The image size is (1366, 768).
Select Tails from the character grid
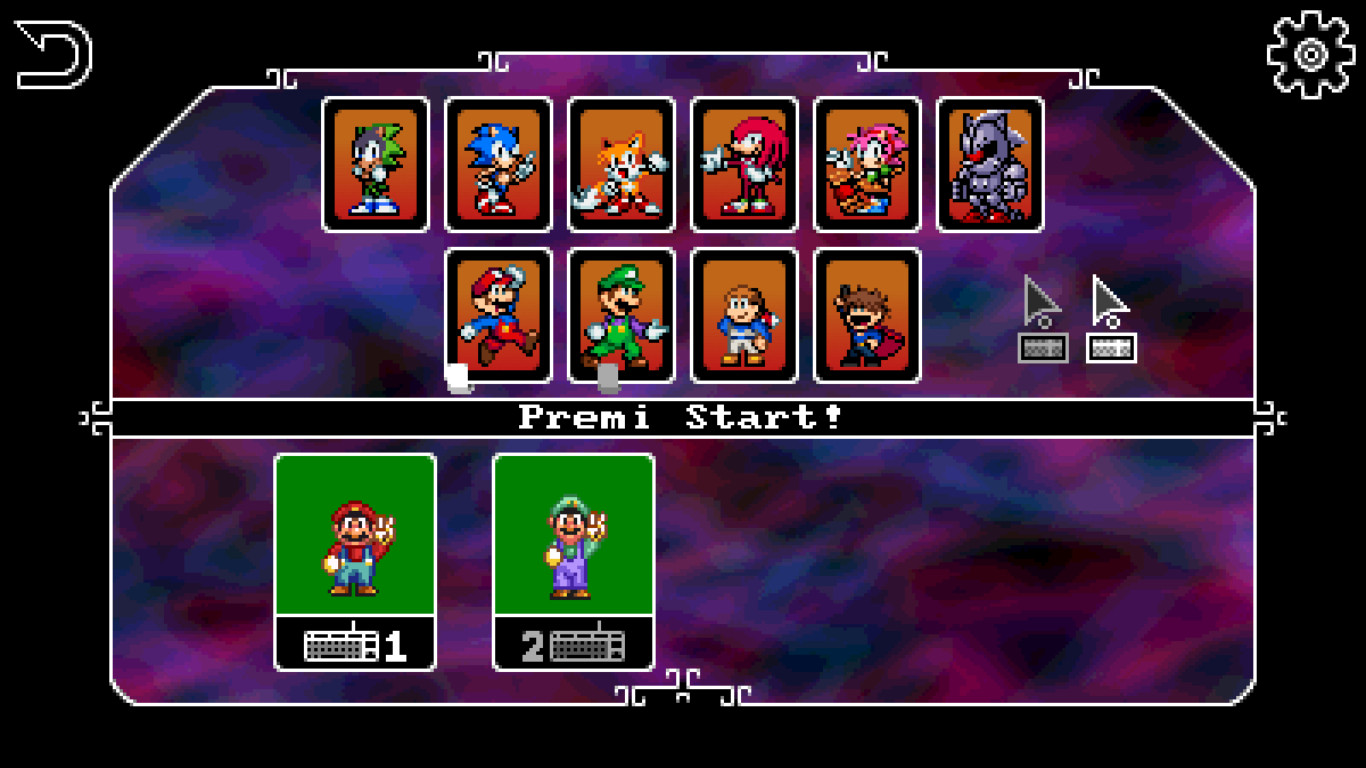tap(619, 166)
